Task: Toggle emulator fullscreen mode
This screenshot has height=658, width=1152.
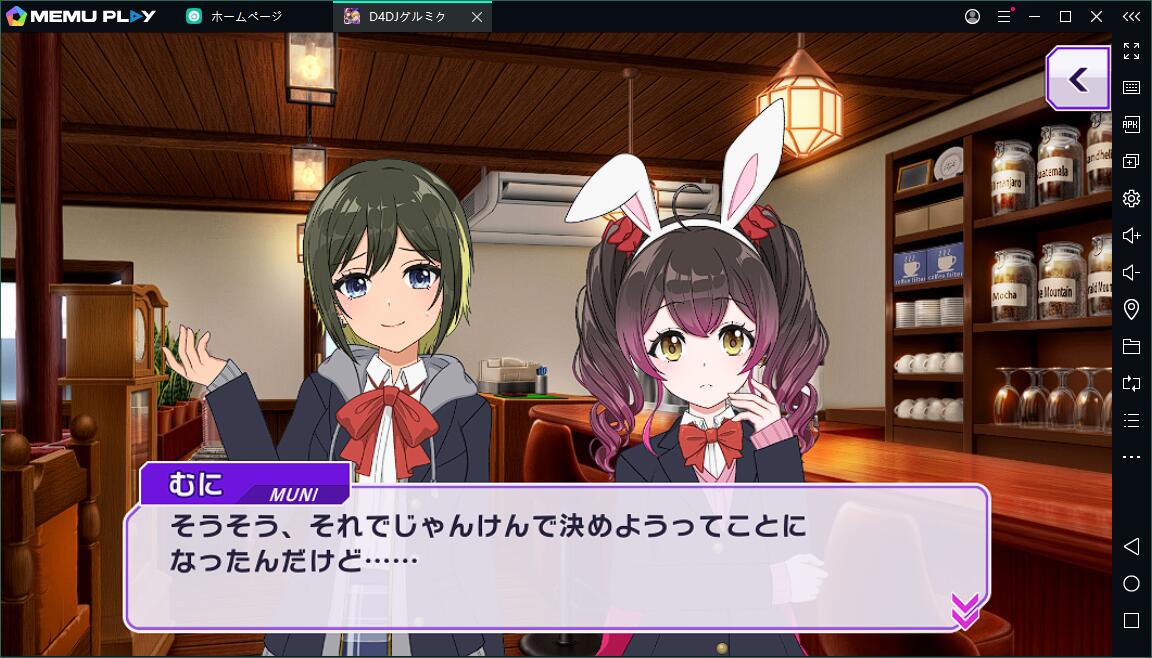Action: pyautogui.click(x=1131, y=51)
